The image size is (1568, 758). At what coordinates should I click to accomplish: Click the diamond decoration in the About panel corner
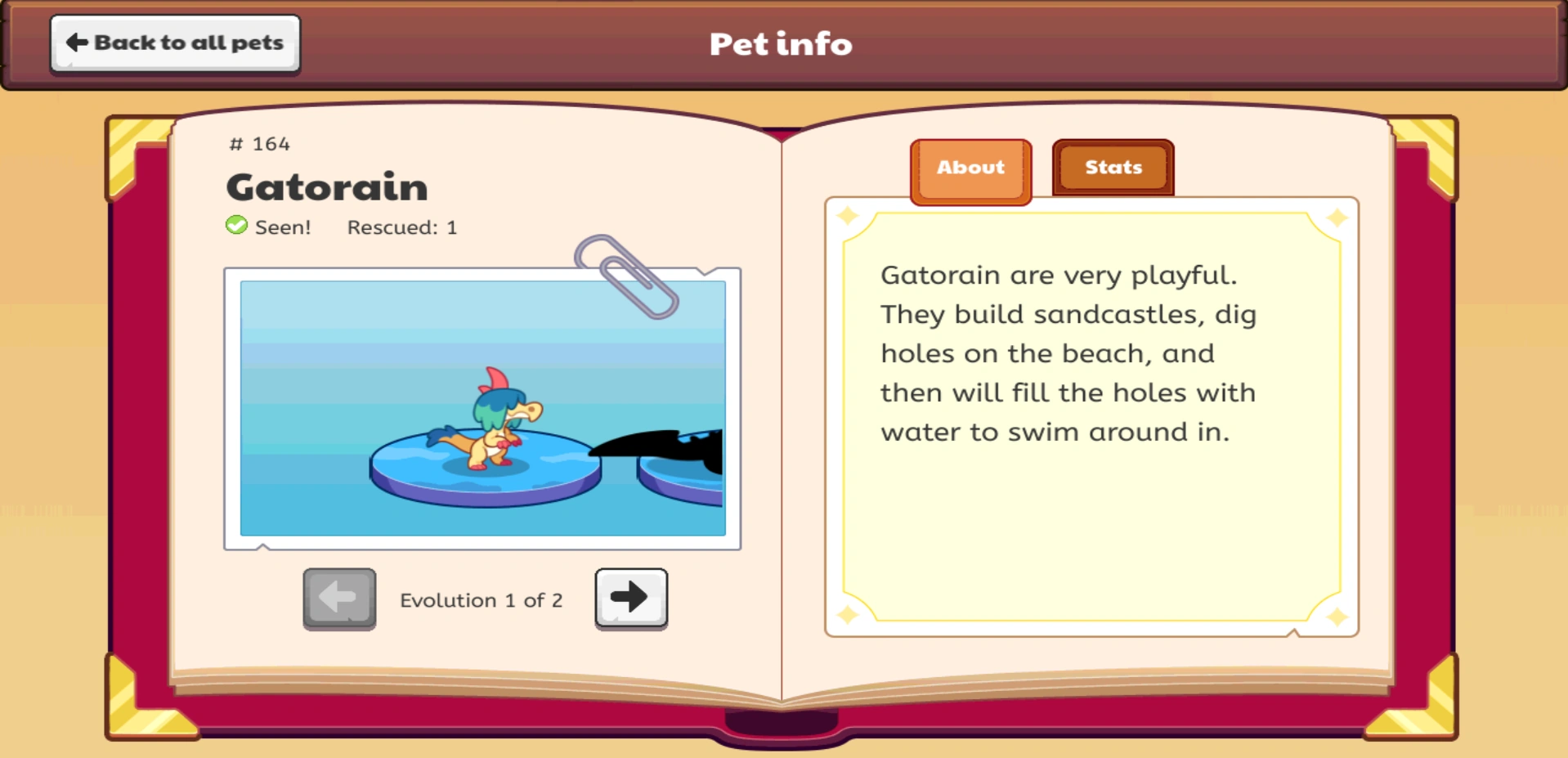pyautogui.click(x=848, y=214)
